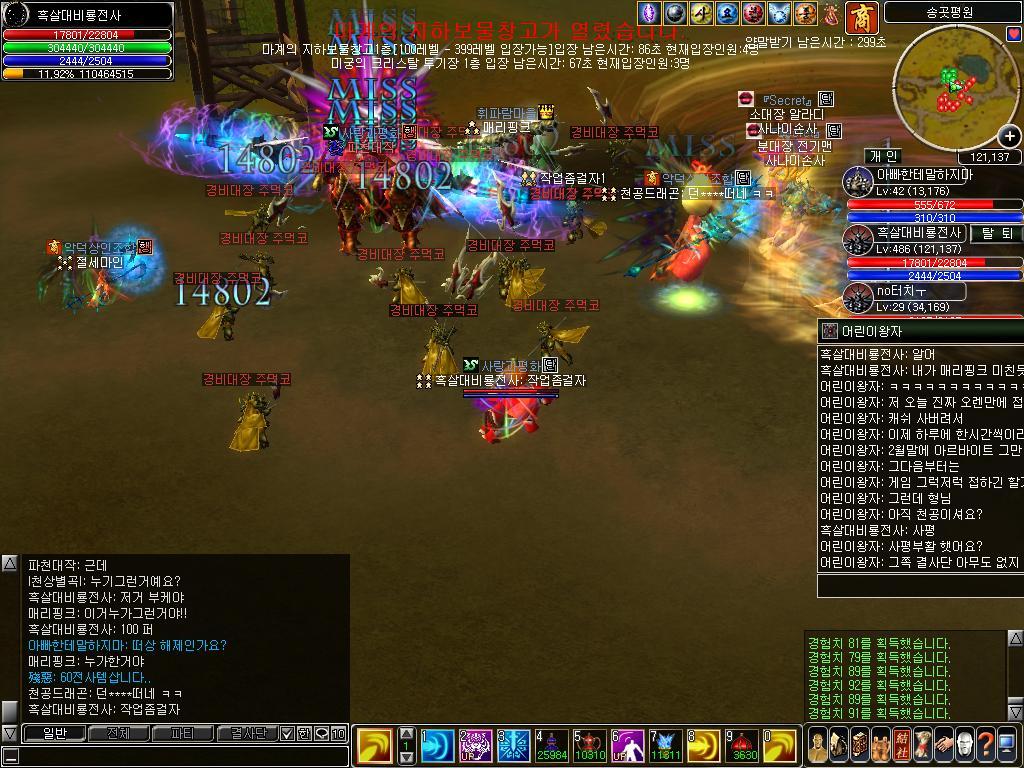This screenshot has height=768, width=1024.
Task: Activate the blue wave skill in slot 1
Action: point(436,746)
